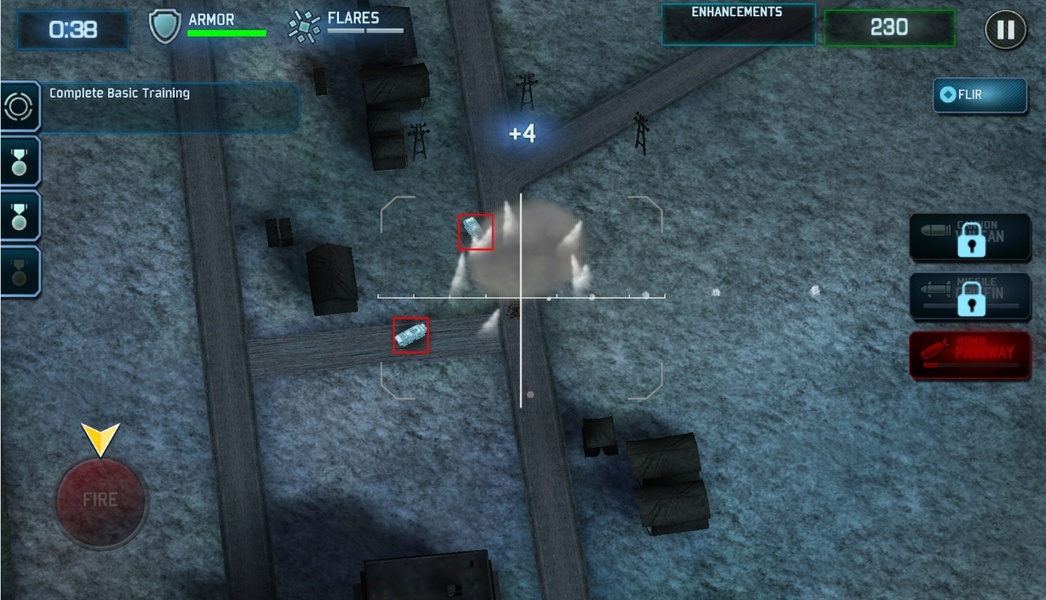Show the Complete Basic Training objective
Screen dimensions: 1046x600
[x=170, y=107]
